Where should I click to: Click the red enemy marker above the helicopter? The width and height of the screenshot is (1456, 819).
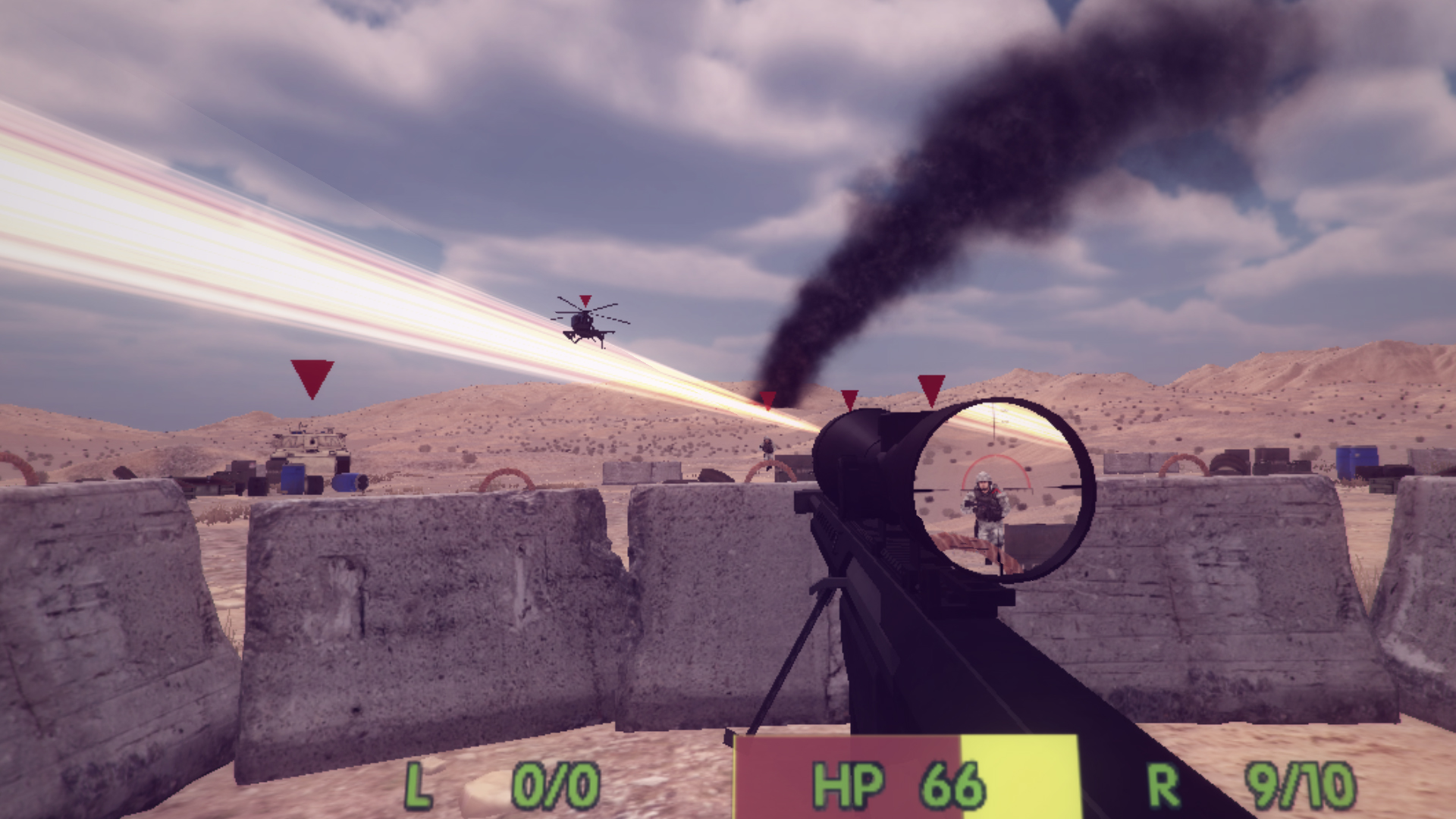pos(584,301)
